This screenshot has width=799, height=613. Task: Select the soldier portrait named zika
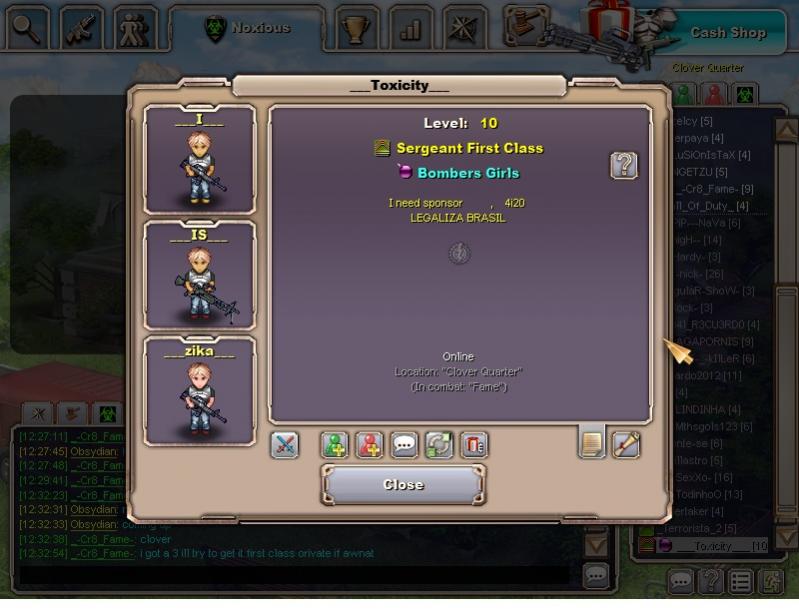tap(199, 391)
